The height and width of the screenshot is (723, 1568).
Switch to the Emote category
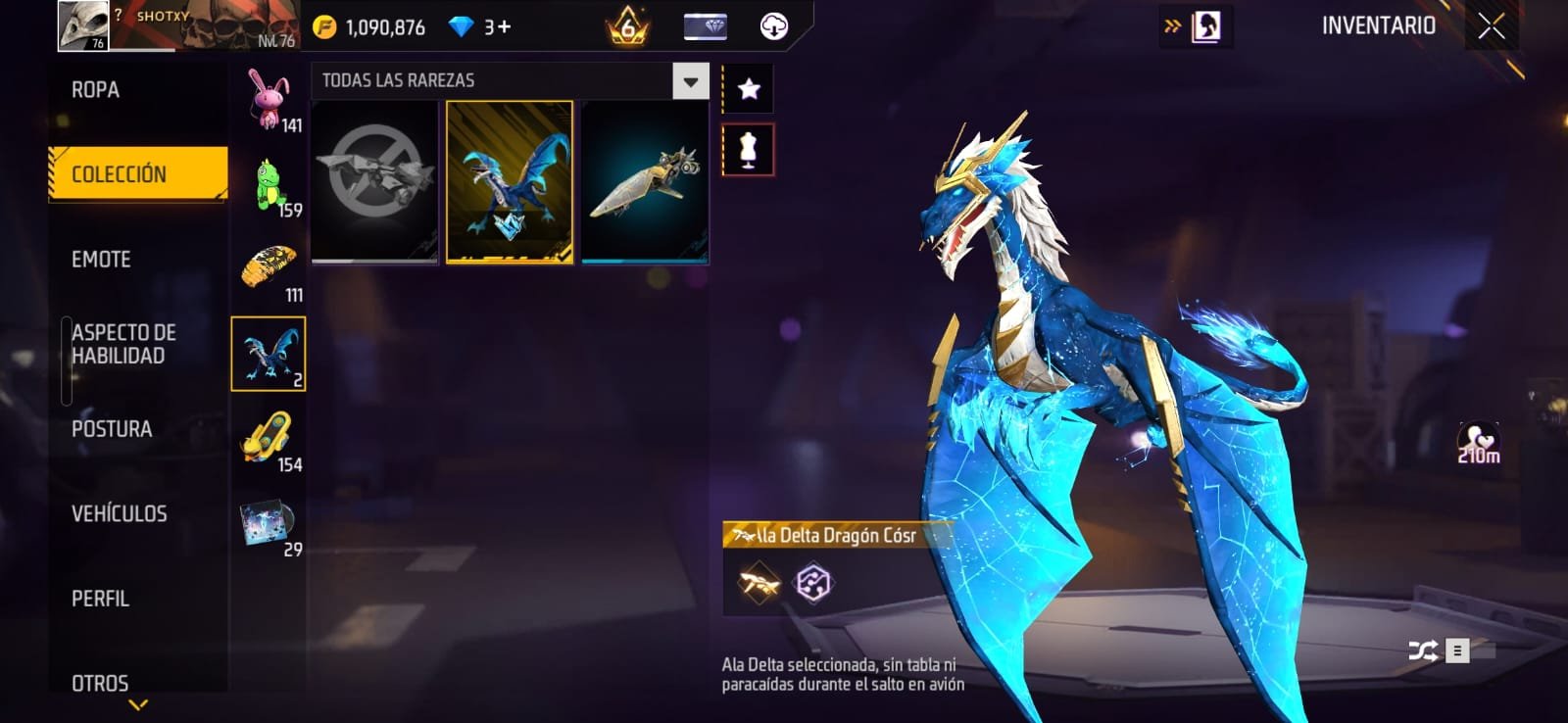[101, 260]
